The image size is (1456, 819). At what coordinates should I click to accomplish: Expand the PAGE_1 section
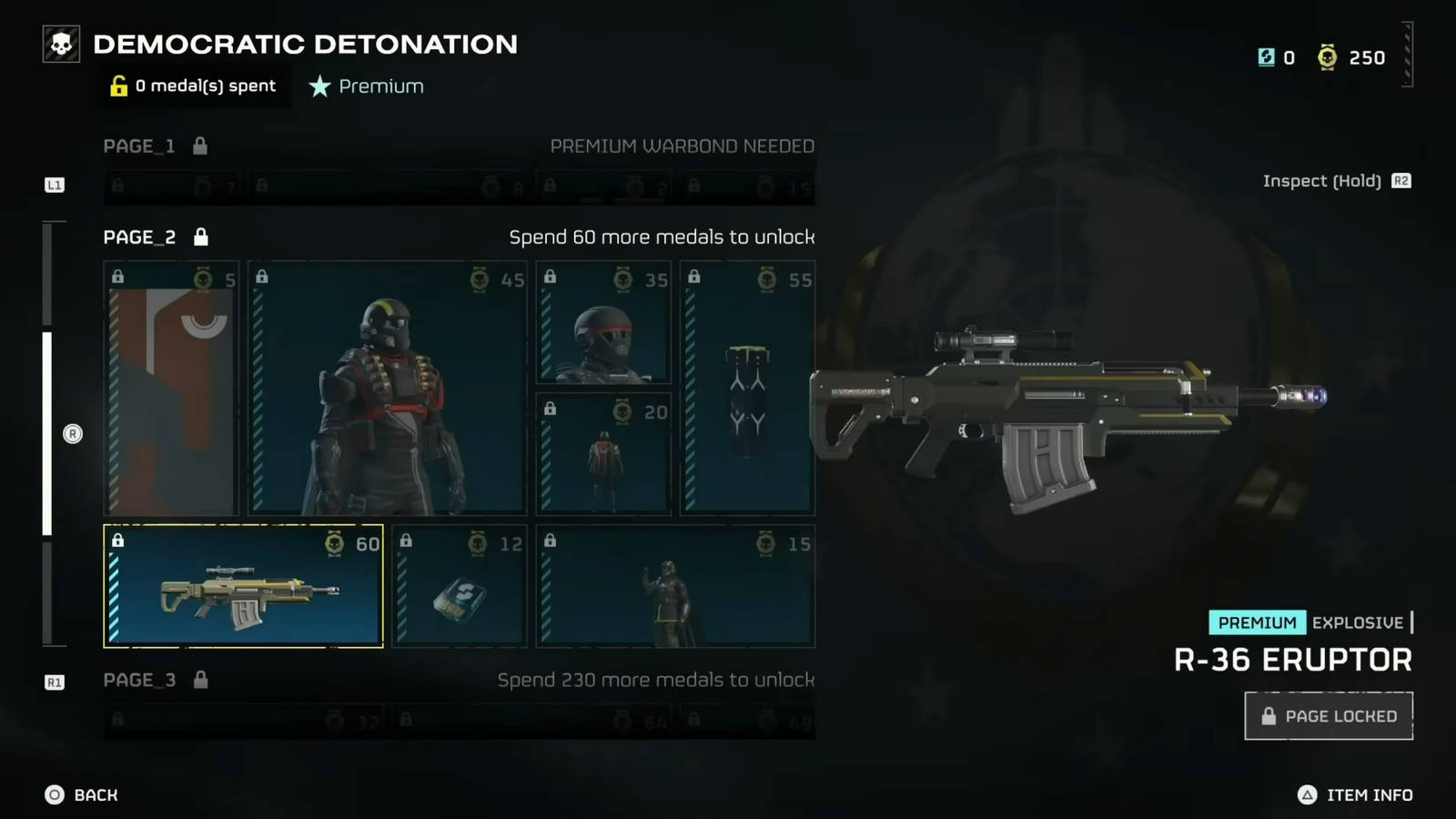(x=140, y=146)
